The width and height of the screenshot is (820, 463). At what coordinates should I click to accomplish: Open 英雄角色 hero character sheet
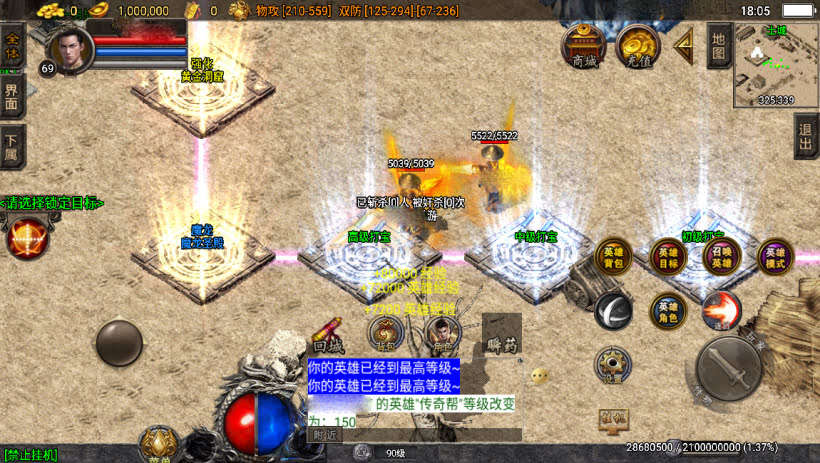[668, 311]
